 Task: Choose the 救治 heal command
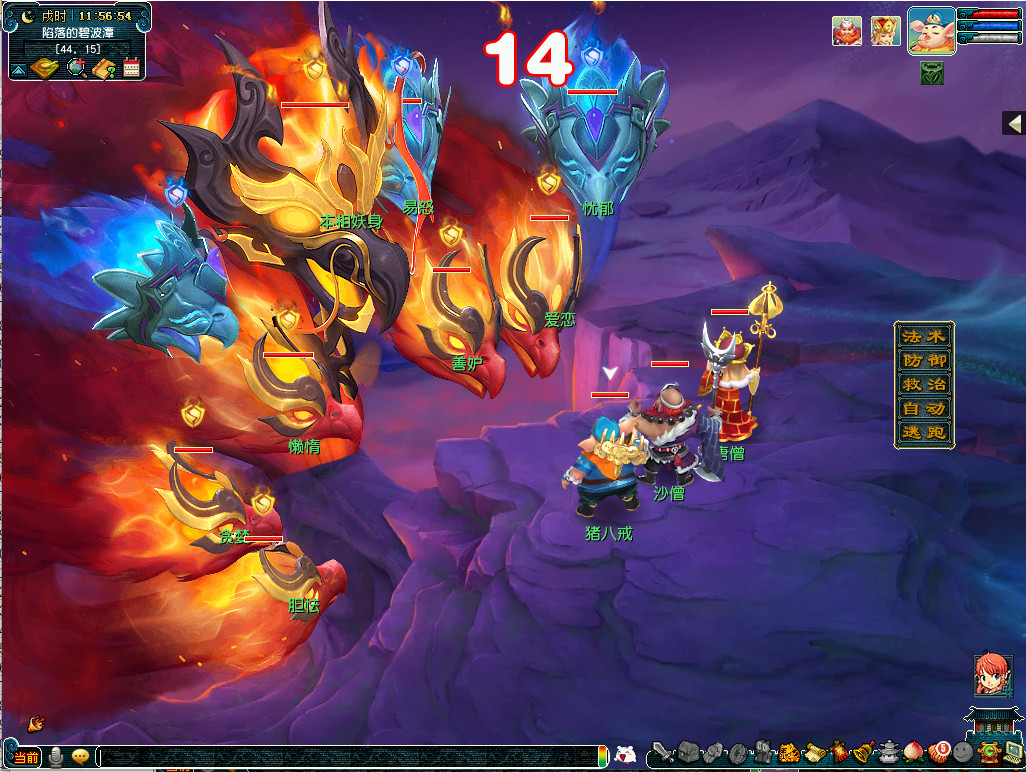(923, 384)
